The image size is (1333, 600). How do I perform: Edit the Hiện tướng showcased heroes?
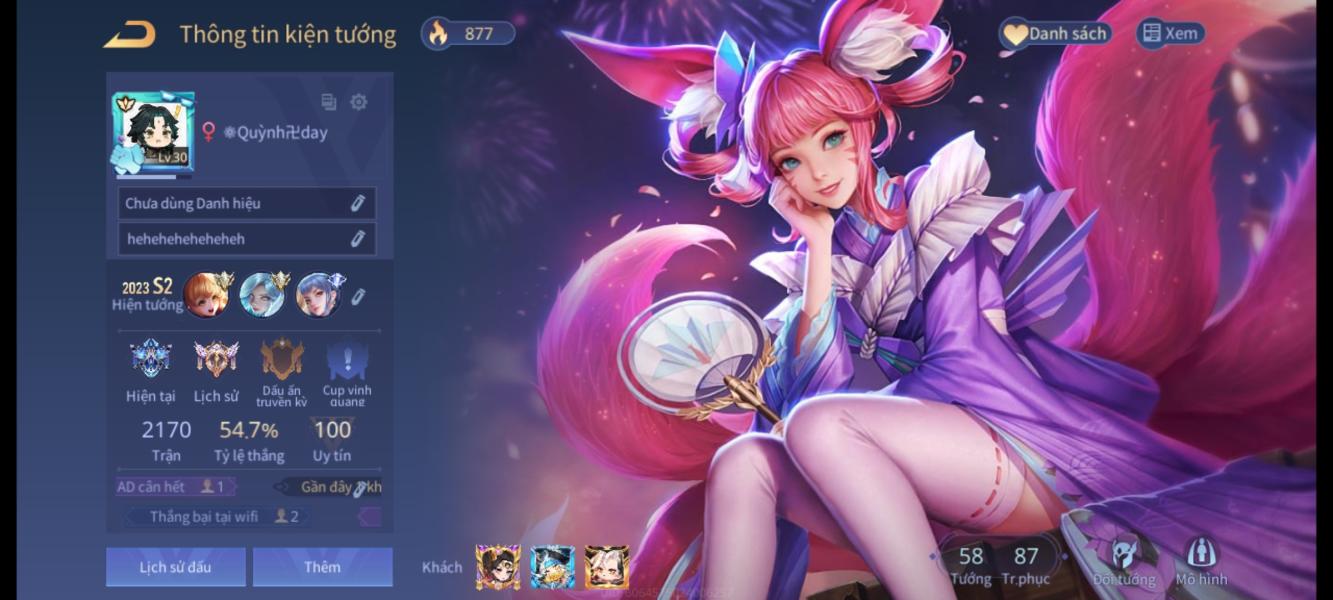(358, 296)
